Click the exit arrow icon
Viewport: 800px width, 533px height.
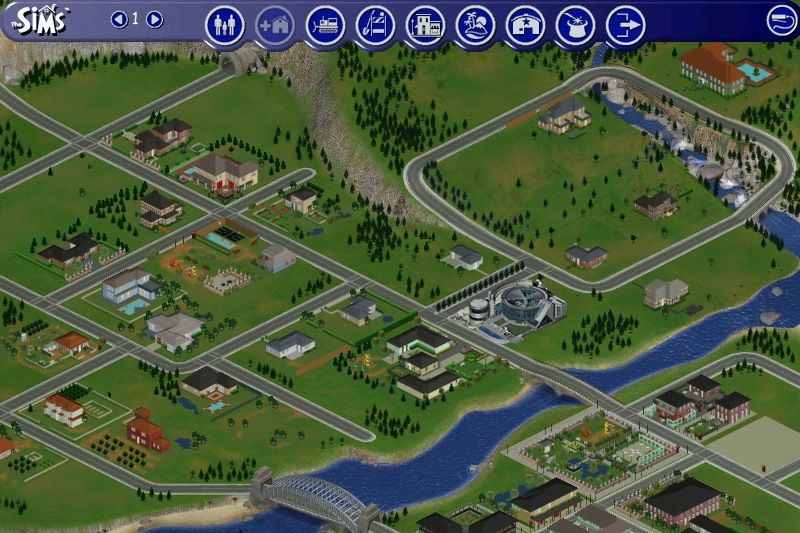(x=626, y=25)
